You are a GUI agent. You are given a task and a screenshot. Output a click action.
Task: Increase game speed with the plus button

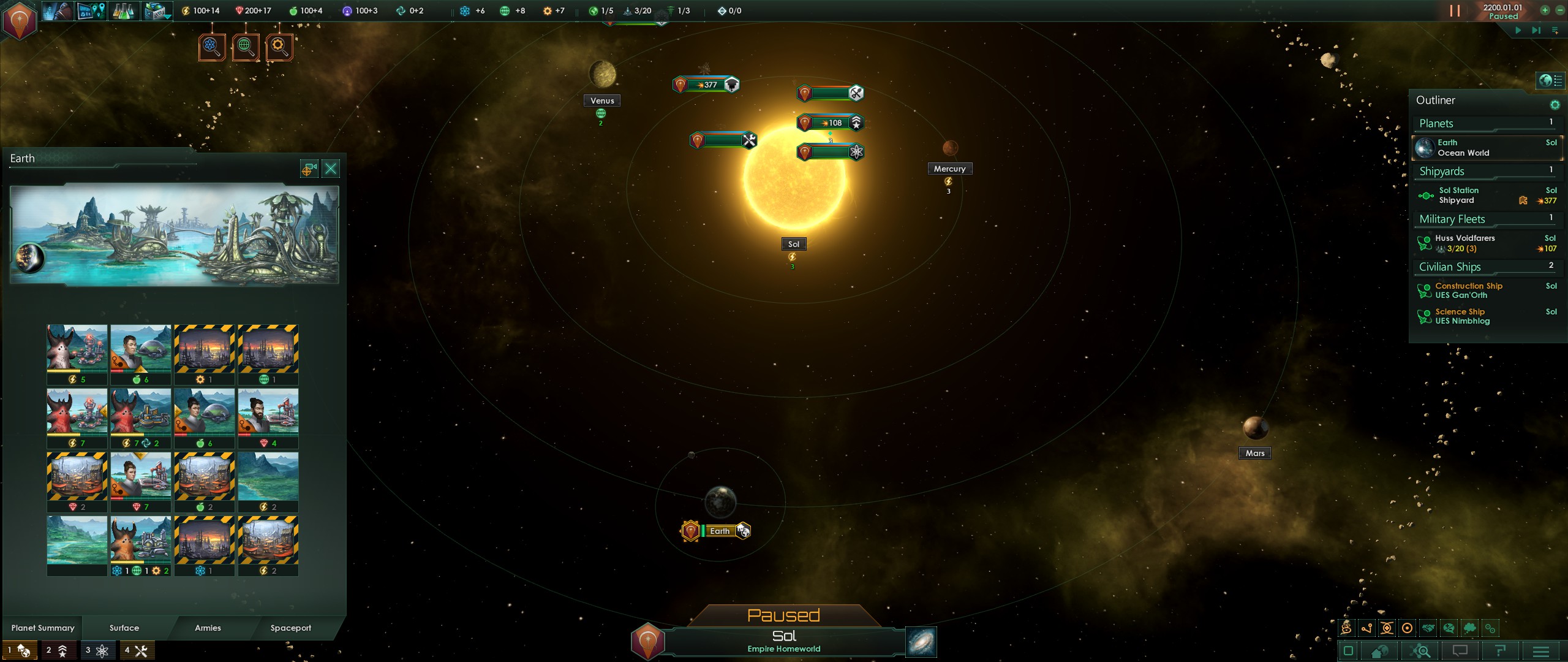[x=1545, y=10]
